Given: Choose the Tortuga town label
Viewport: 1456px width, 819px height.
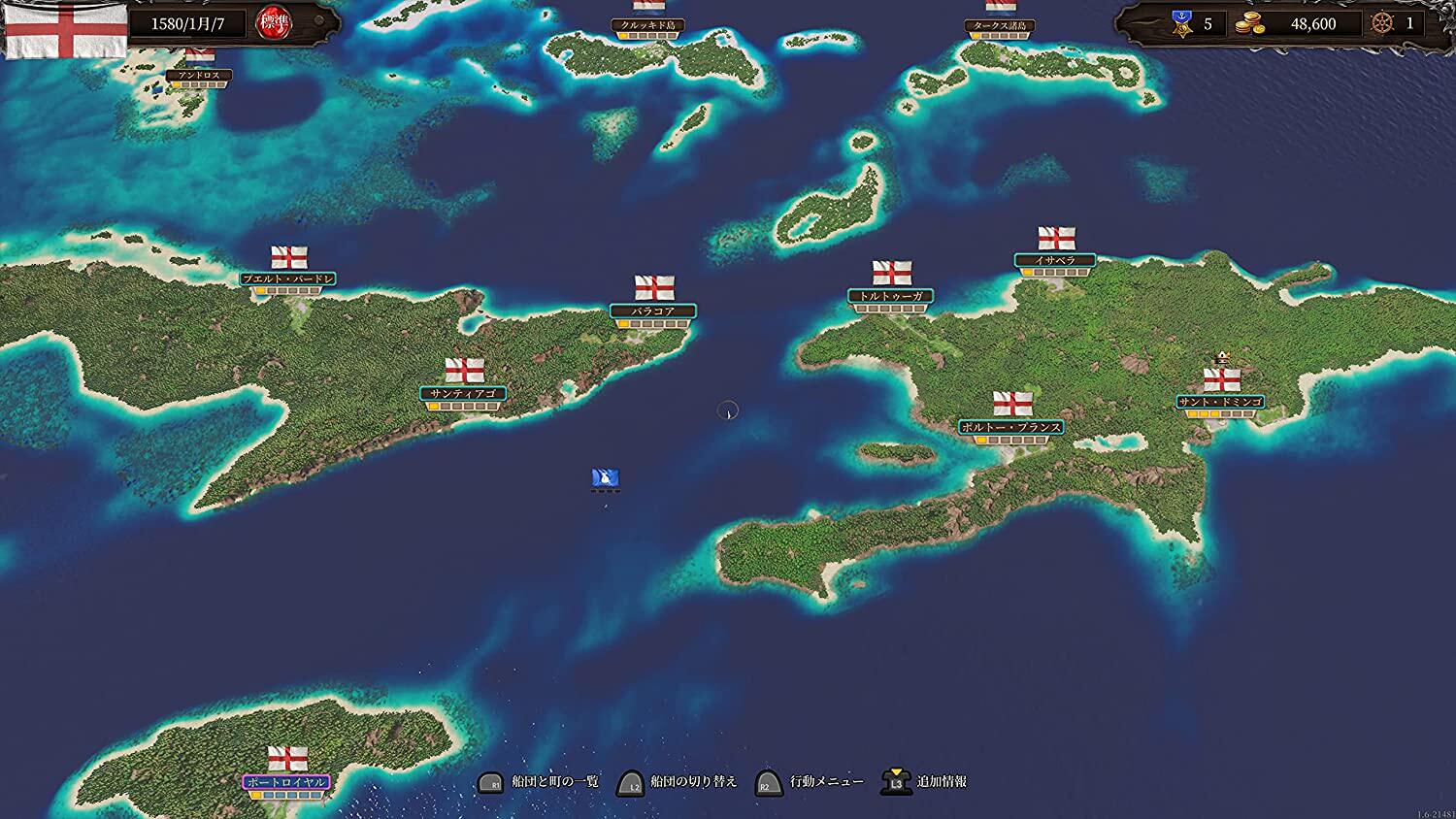Looking at the screenshot, I should click(x=890, y=296).
